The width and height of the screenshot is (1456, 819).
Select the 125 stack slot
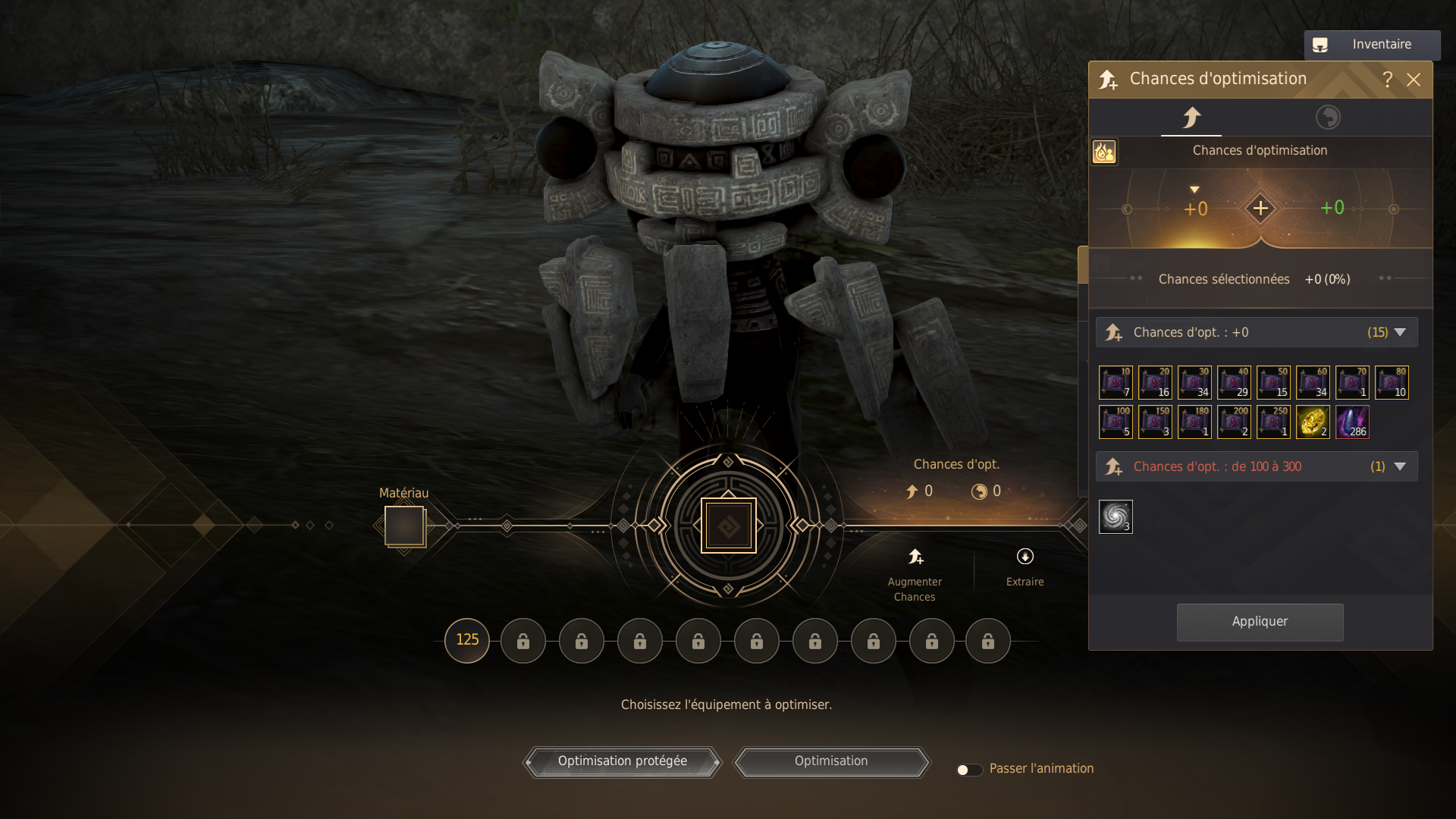467,640
